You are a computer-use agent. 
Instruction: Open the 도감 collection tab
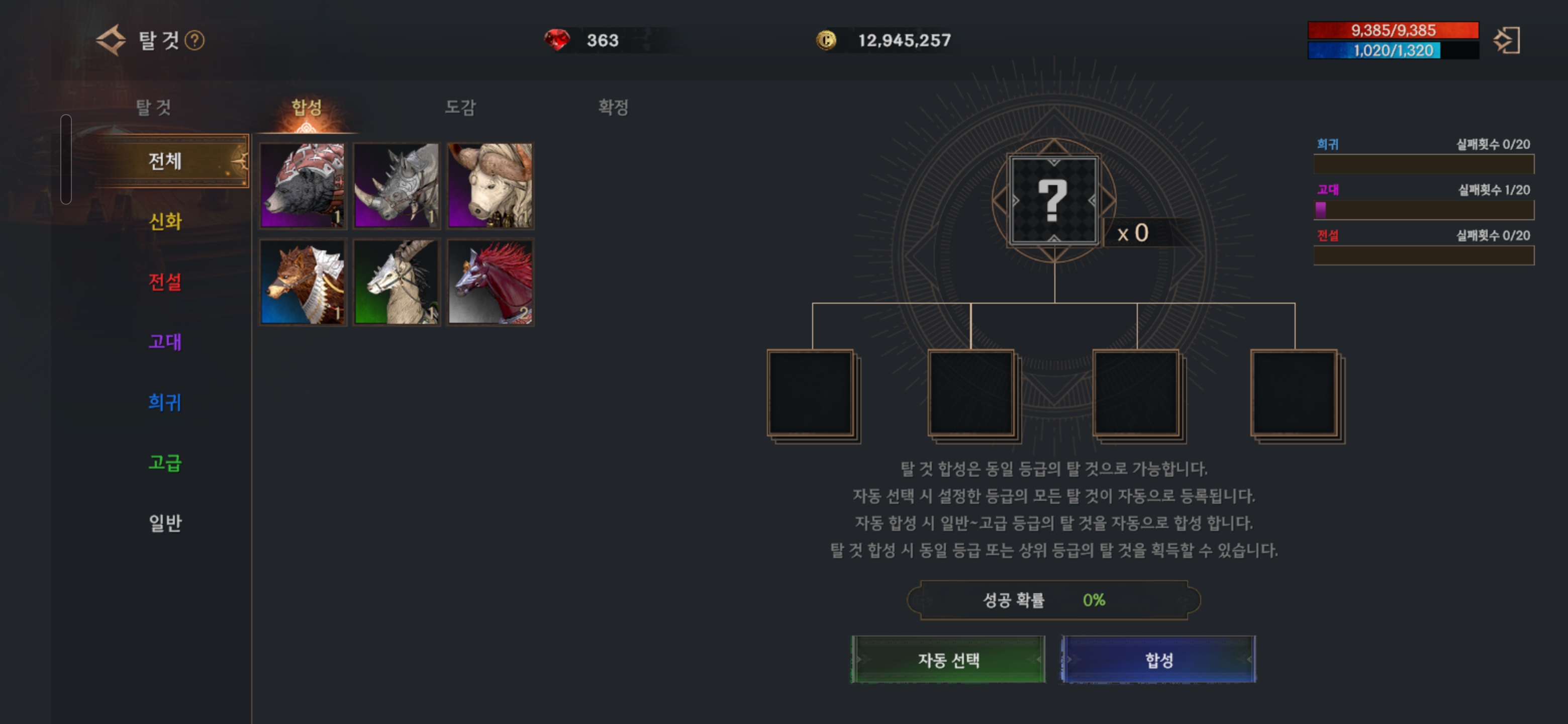click(459, 107)
